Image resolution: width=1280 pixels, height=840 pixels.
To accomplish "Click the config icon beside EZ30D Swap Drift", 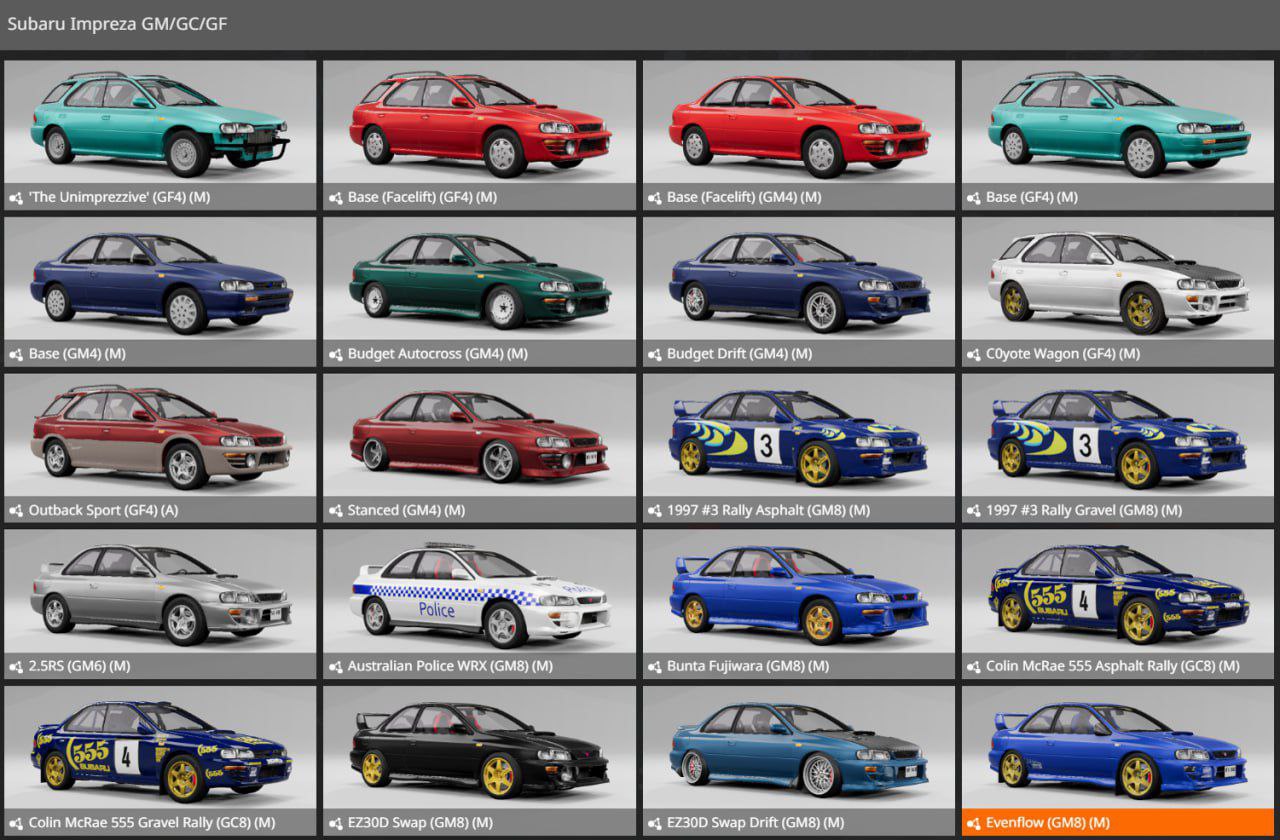I will (x=654, y=822).
